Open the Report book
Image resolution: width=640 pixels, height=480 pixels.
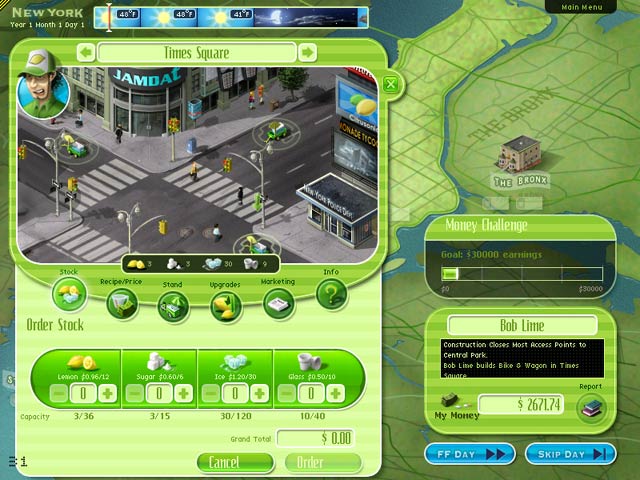(x=591, y=407)
